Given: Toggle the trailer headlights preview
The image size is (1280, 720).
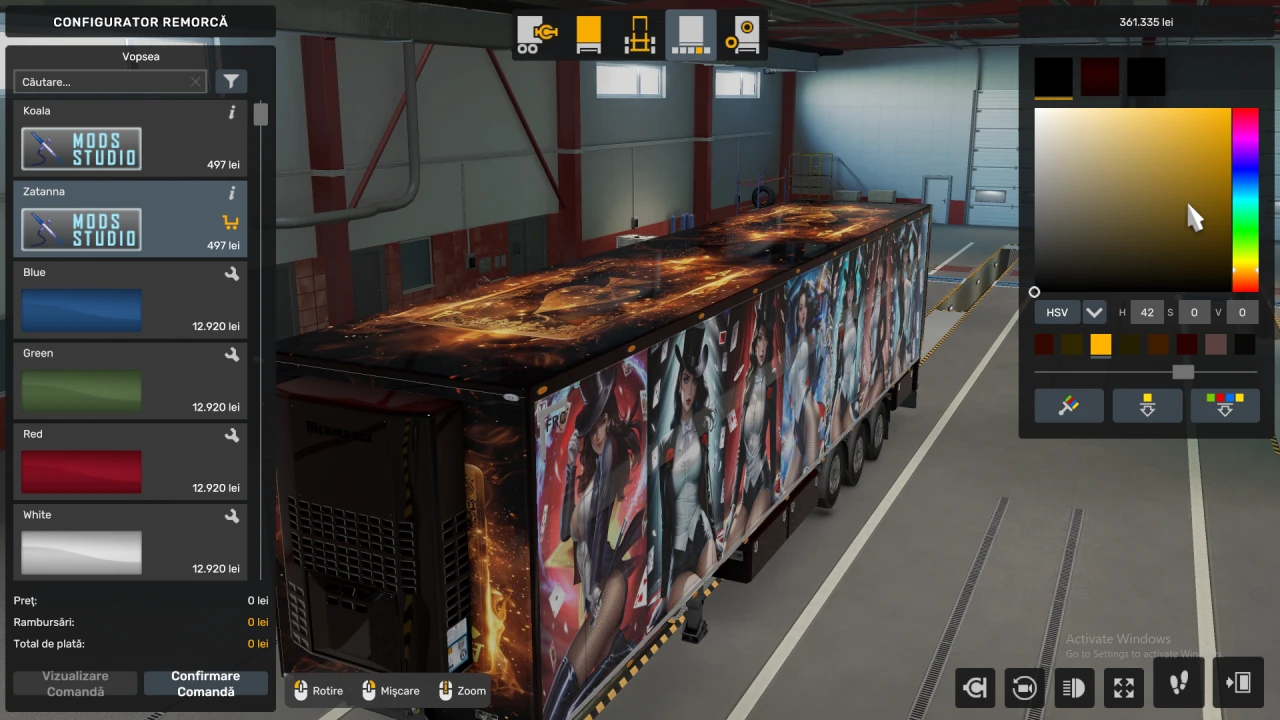Looking at the screenshot, I should pyautogui.click(x=1073, y=687).
